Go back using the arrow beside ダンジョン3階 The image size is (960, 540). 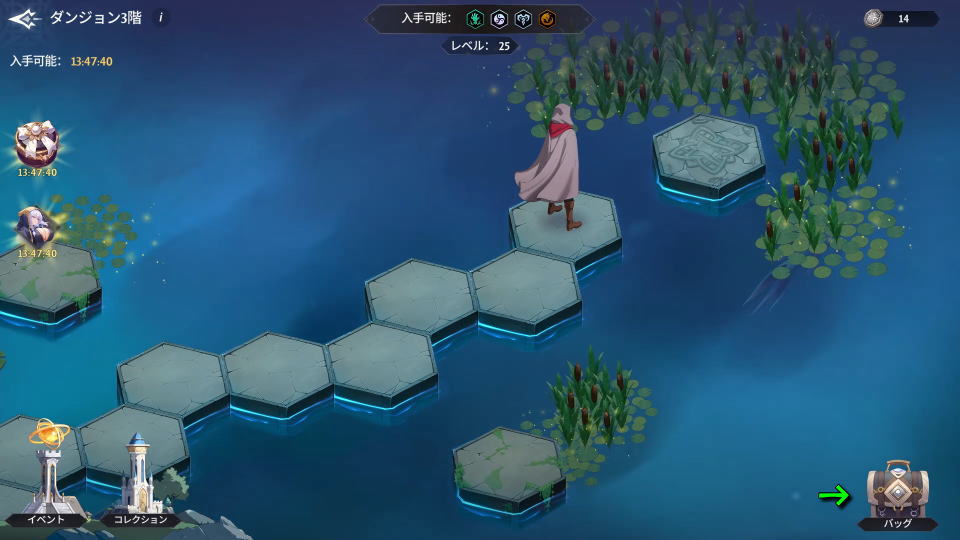(24, 18)
